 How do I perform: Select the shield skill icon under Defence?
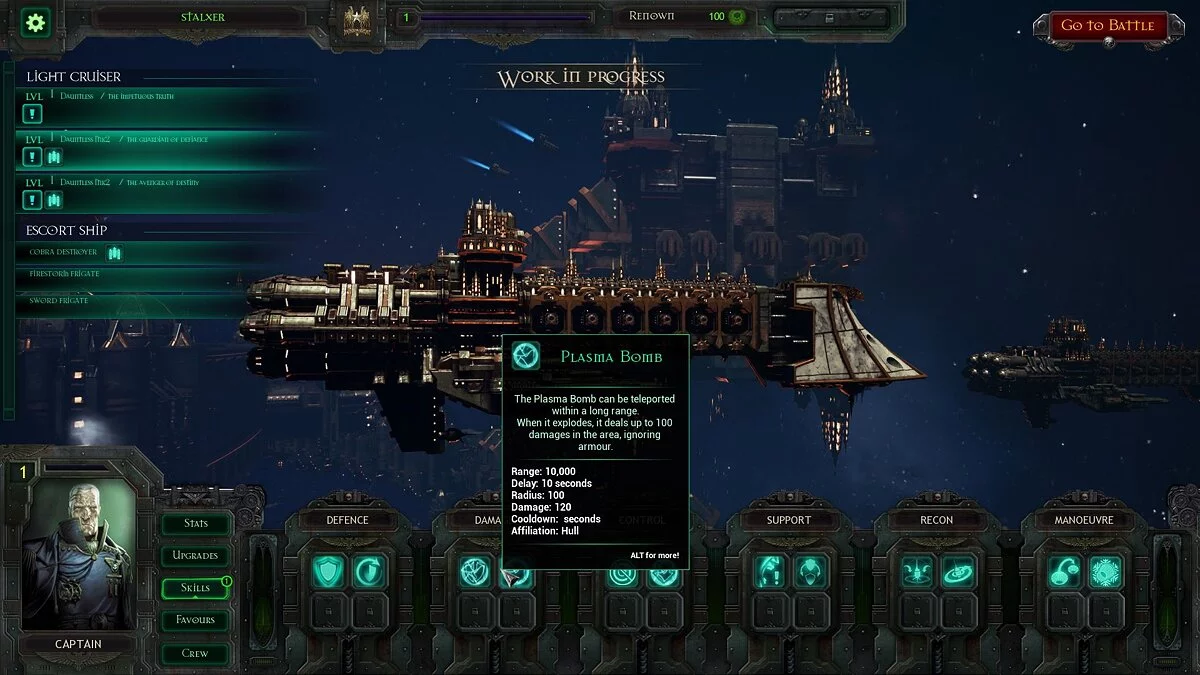point(328,571)
